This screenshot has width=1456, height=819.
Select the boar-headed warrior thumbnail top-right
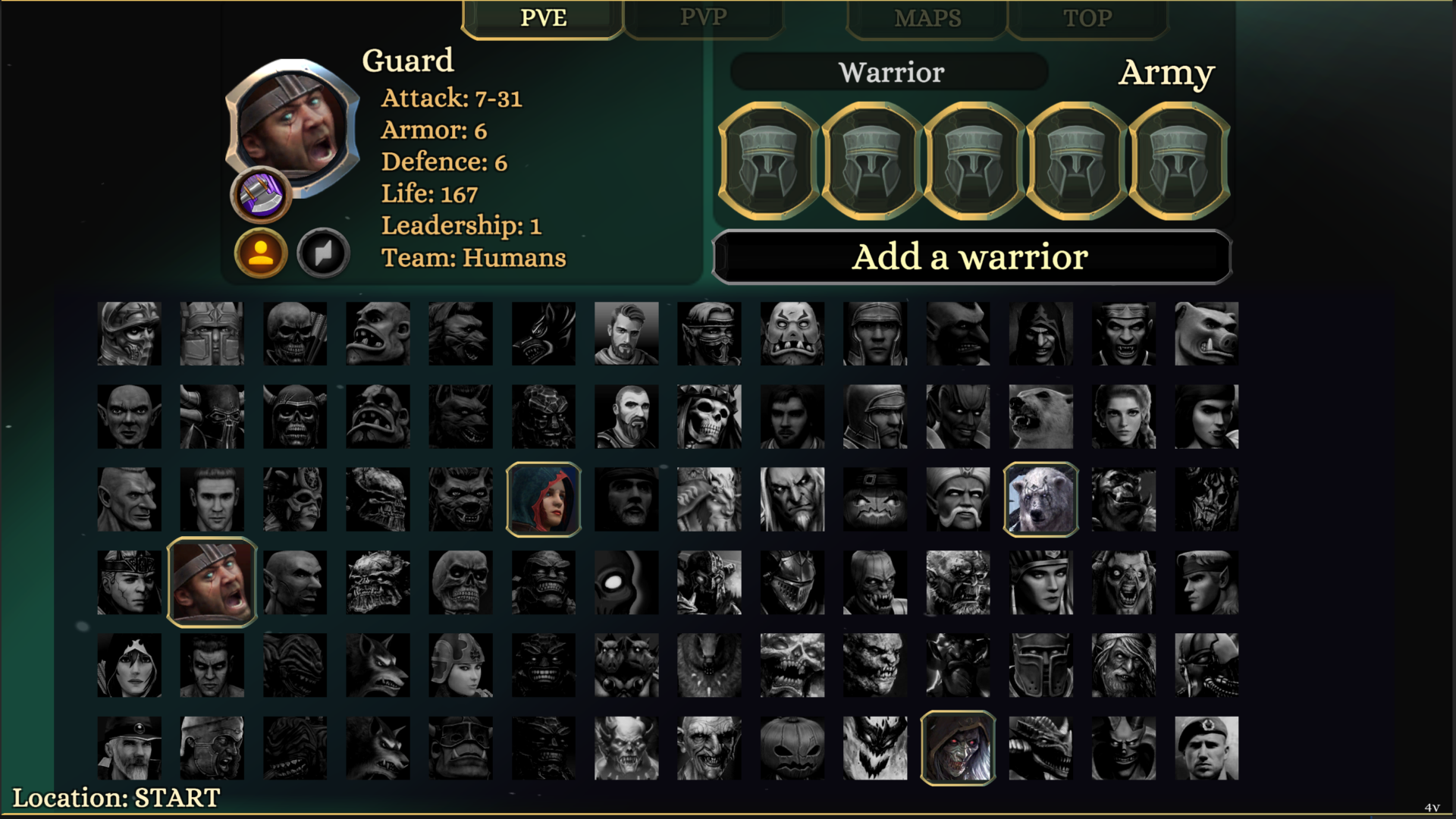click(1207, 333)
